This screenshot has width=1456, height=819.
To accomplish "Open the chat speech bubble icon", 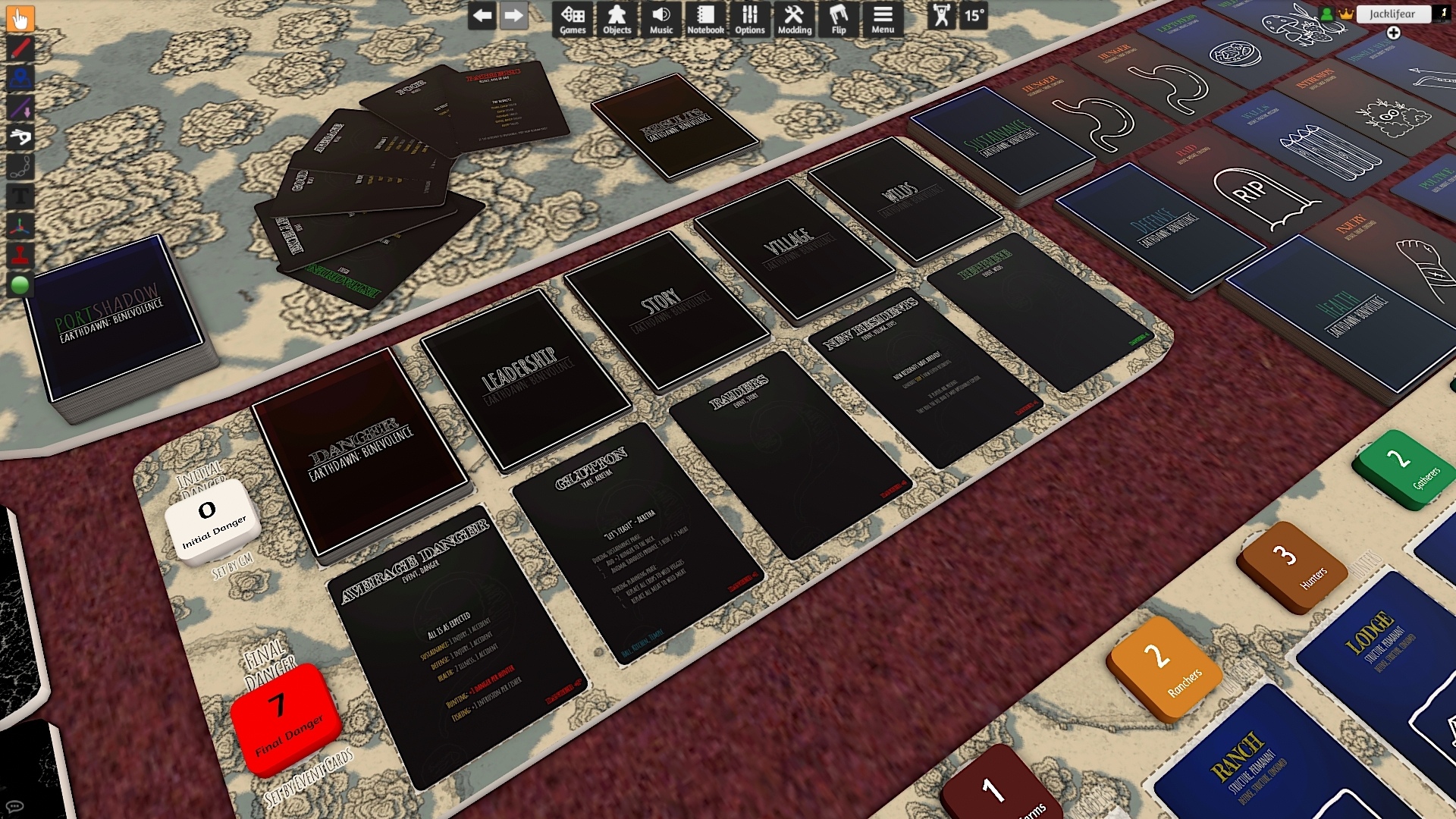I will [x=14, y=806].
